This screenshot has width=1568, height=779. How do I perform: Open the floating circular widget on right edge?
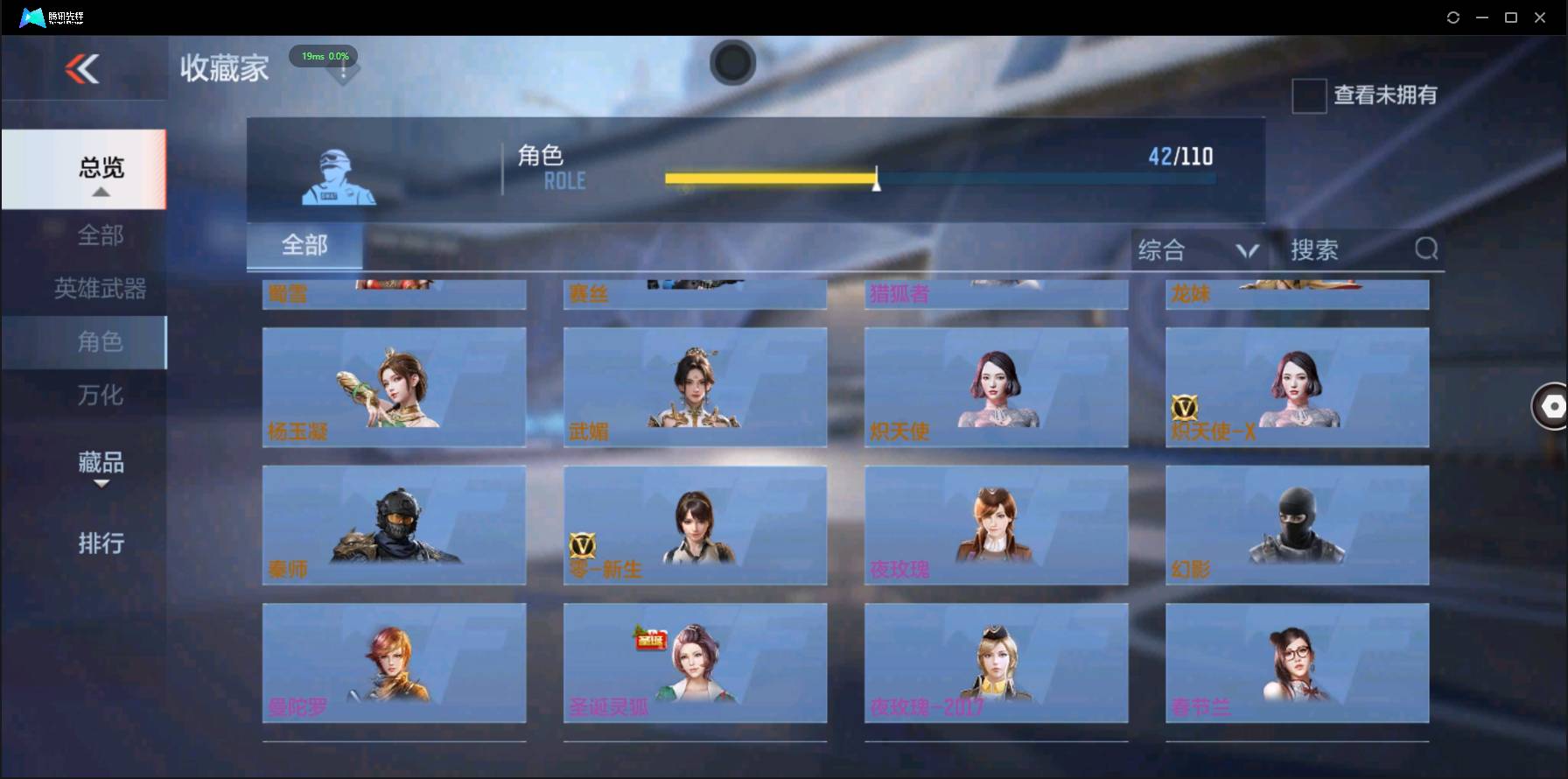point(1552,406)
